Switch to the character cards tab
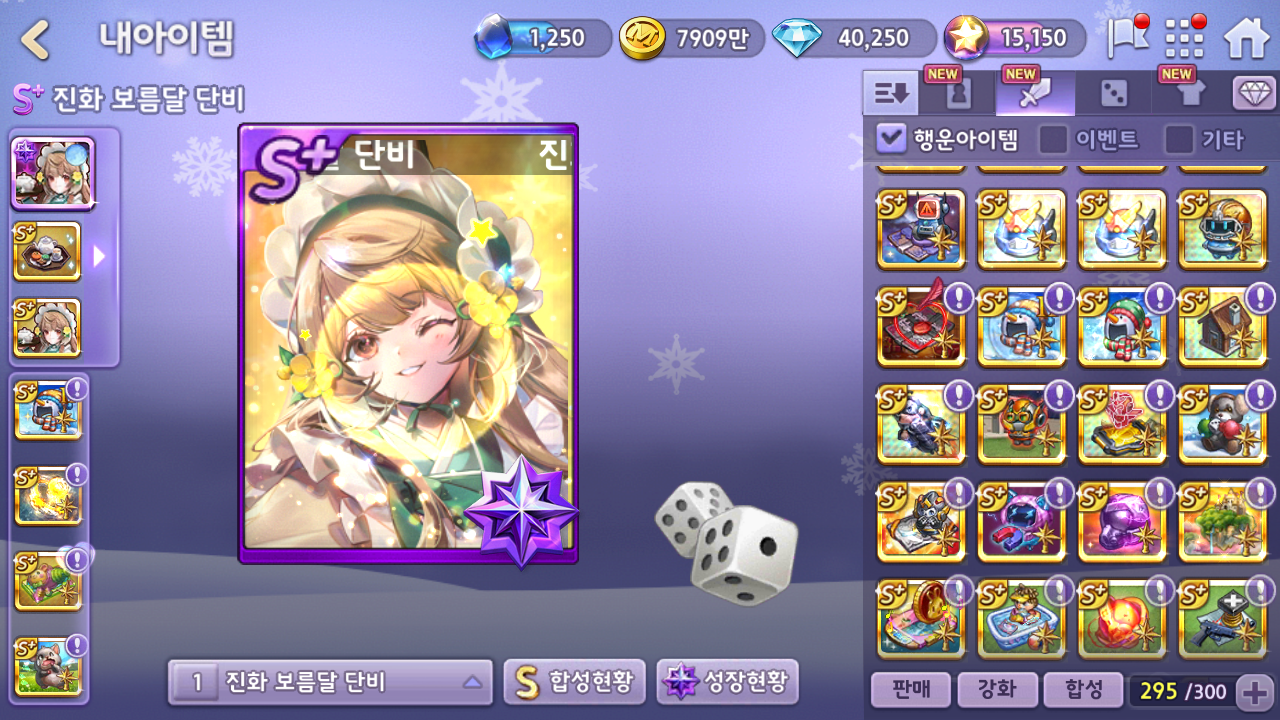Screen dimensions: 1280x720 959,94
